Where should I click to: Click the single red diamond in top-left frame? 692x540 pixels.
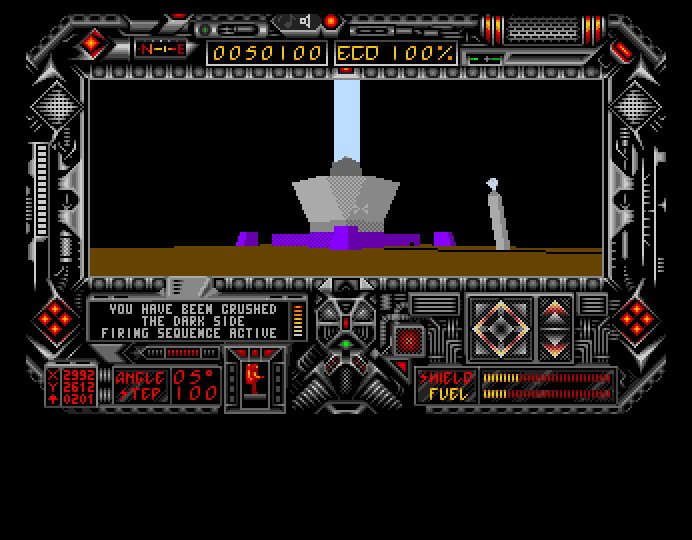click(x=93, y=43)
